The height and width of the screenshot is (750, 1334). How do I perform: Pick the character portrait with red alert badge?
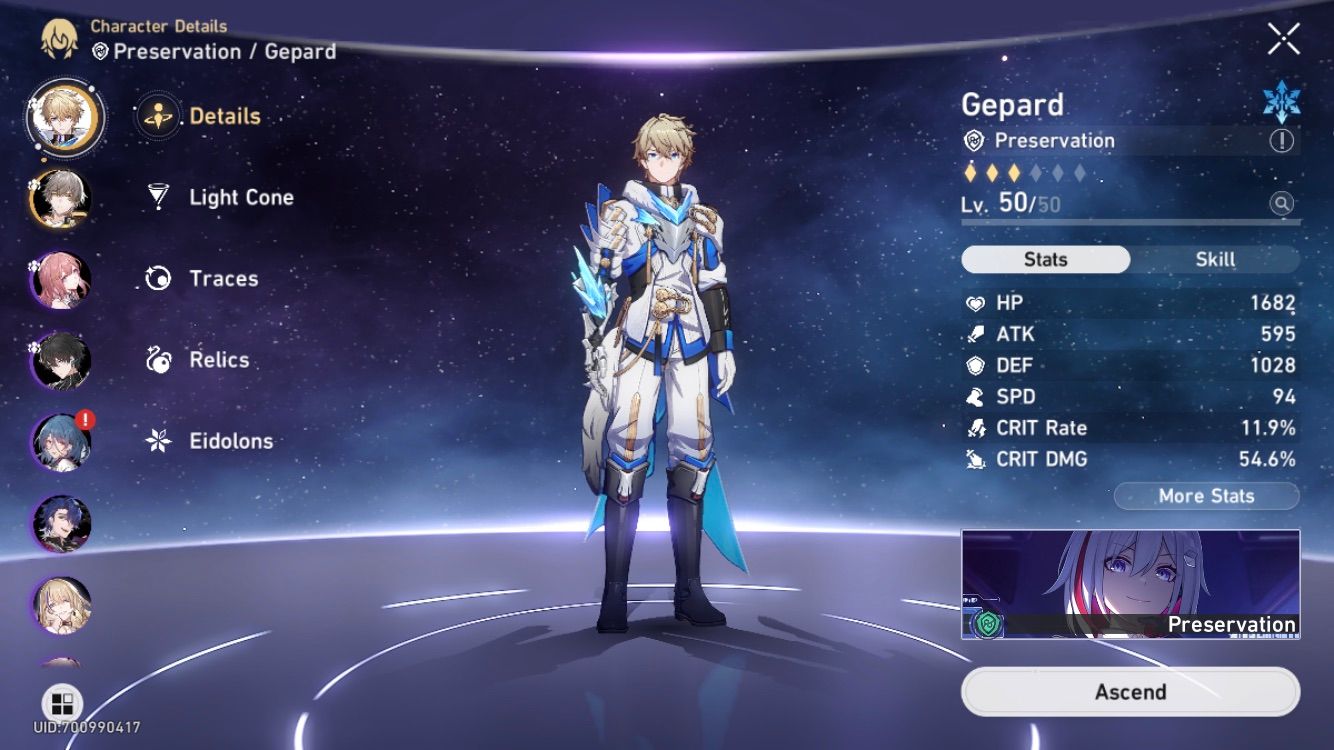(x=62, y=442)
